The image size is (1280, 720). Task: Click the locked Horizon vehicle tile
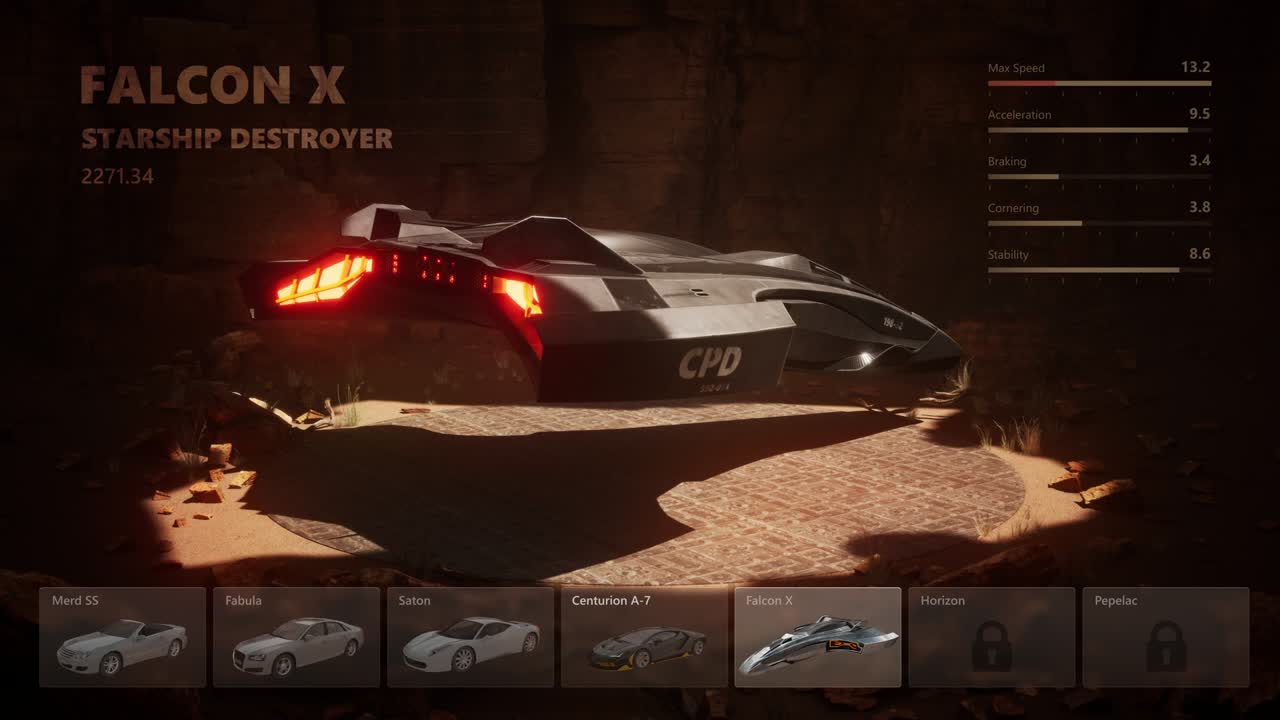pos(992,637)
